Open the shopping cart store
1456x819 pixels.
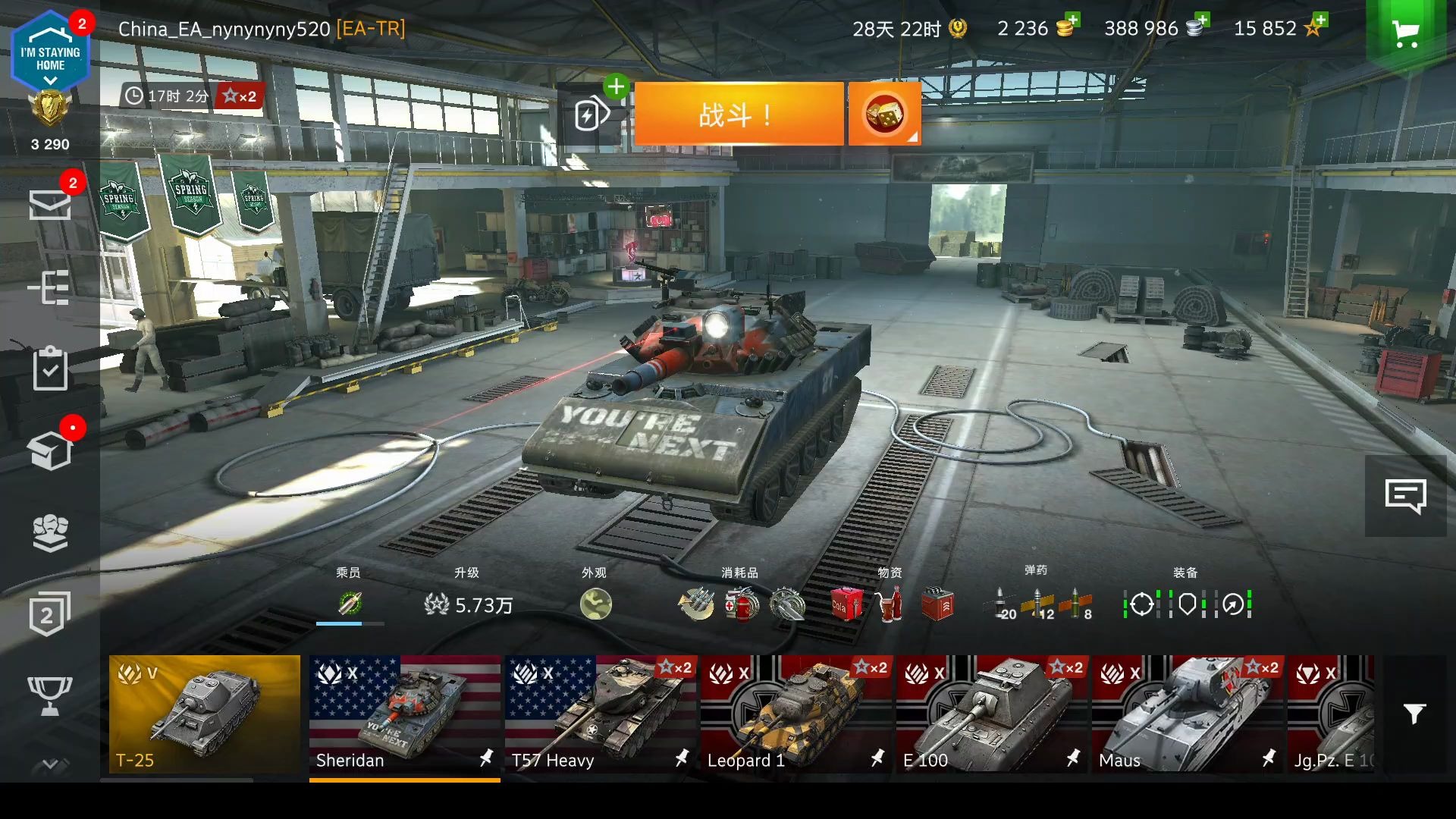pos(1406,33)
